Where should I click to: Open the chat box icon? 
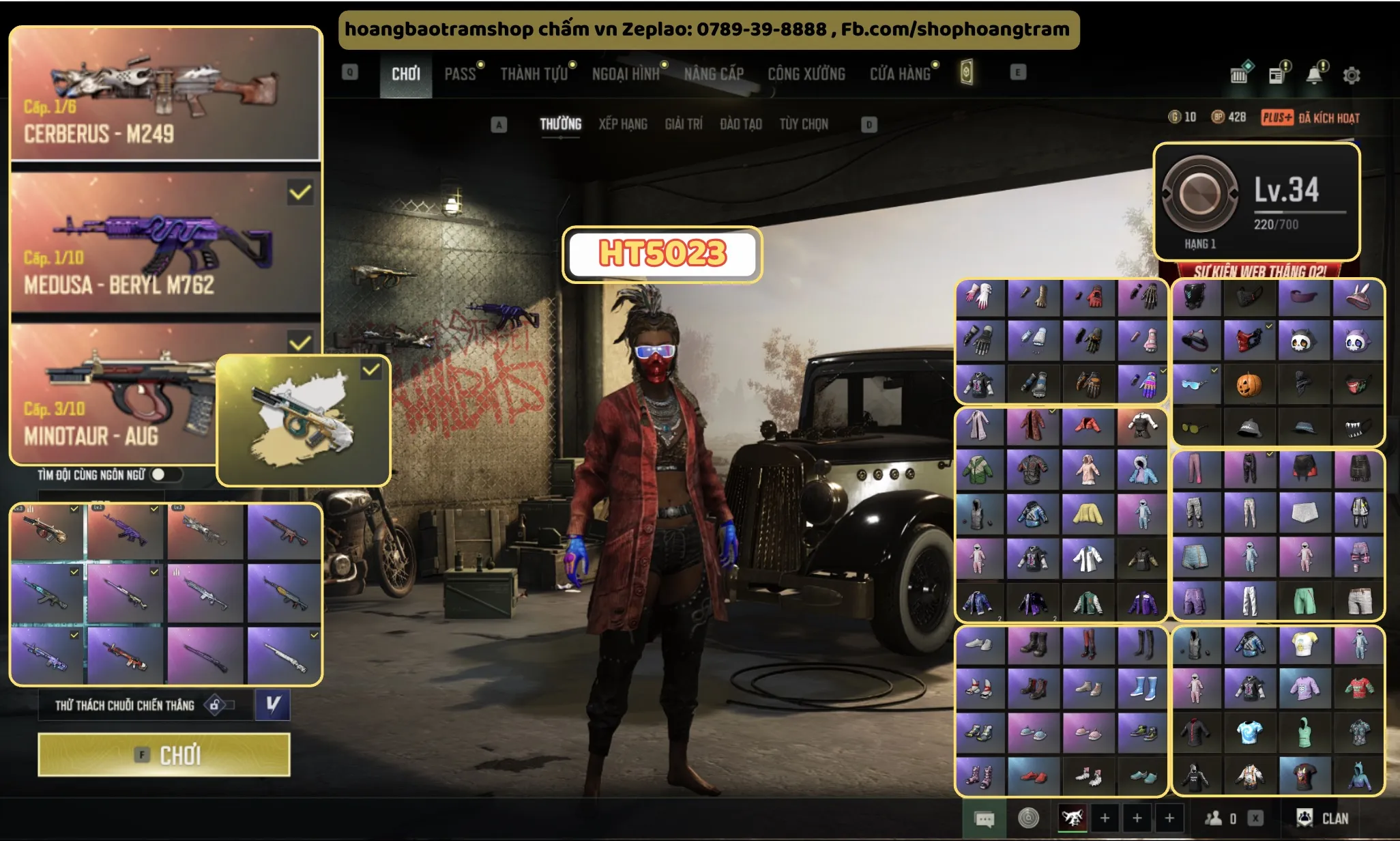pyautogui.click(x=984, y=818)
